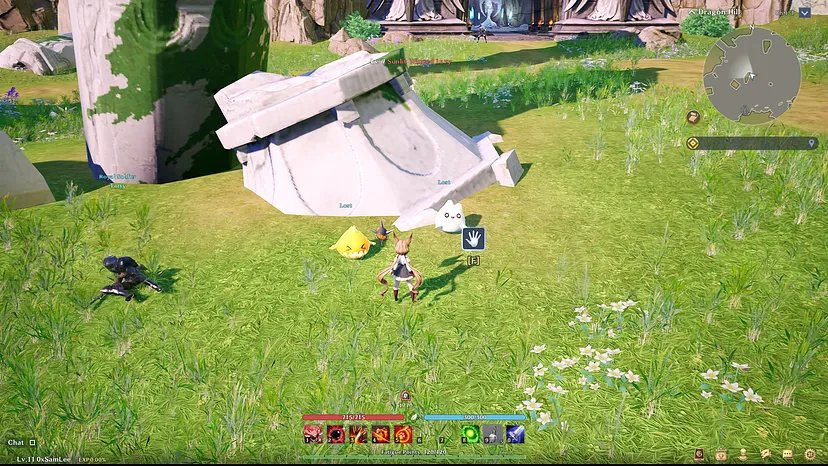Open the red book menu icon
Image resolution: width=828 pixels, height=466 pixels.
[x=699, y=455]
